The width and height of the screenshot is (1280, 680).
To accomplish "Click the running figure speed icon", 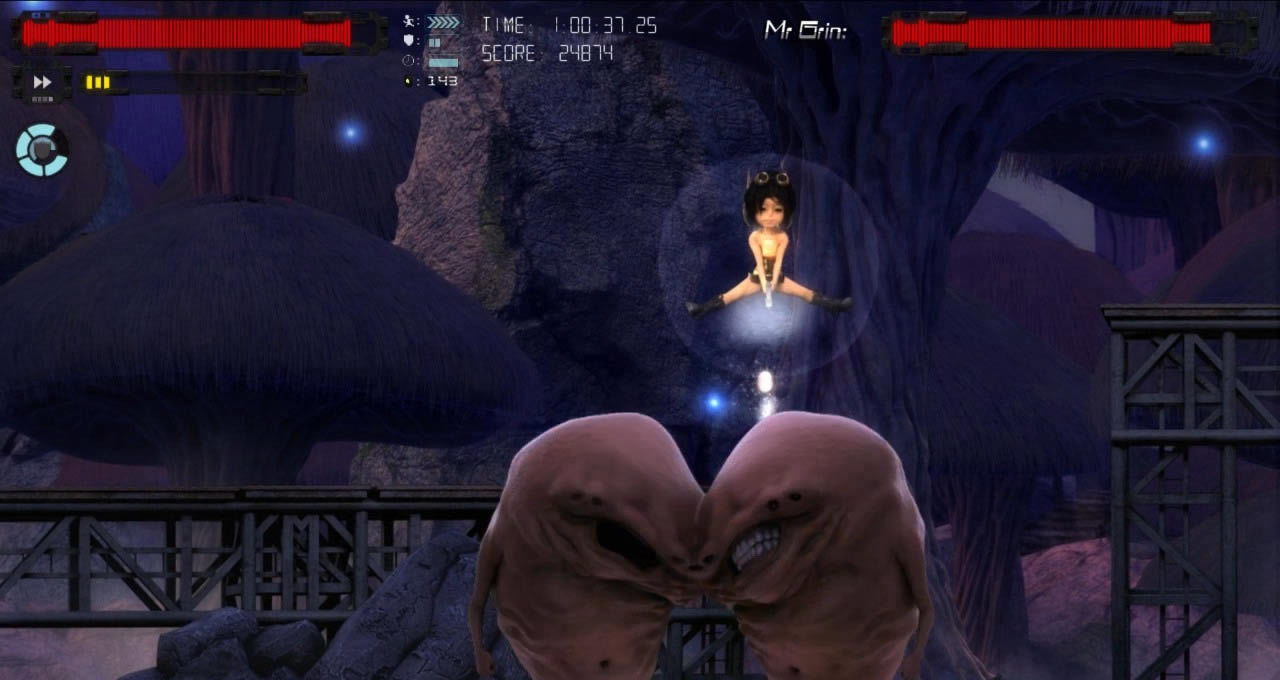I will click(x=409, y=22).
